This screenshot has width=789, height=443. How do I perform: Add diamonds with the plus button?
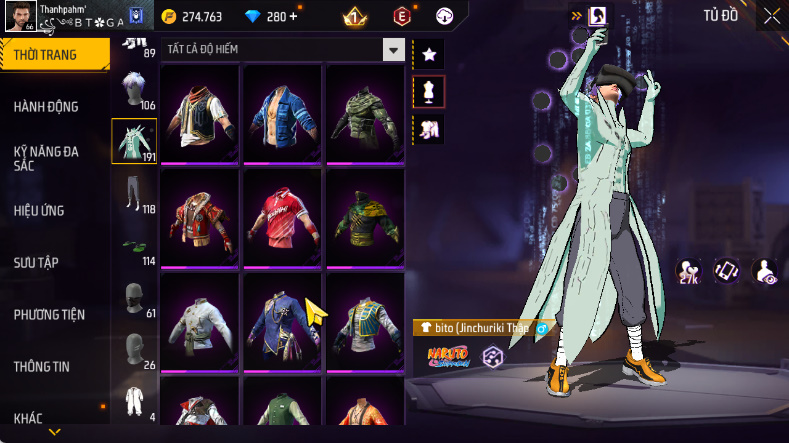(x=293, y=16)
